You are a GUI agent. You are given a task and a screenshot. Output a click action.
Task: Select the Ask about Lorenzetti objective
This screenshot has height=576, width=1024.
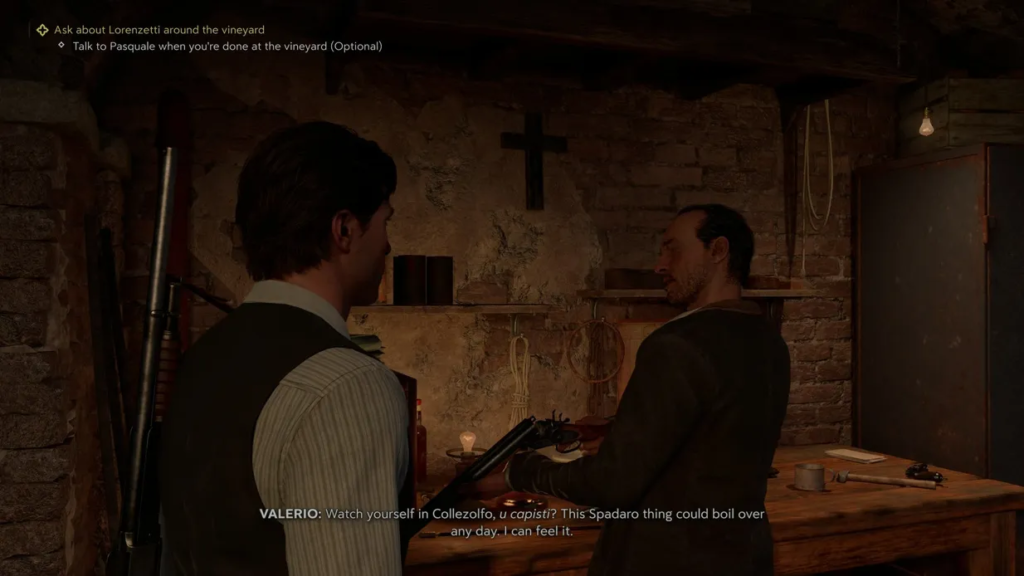[158, 30]
